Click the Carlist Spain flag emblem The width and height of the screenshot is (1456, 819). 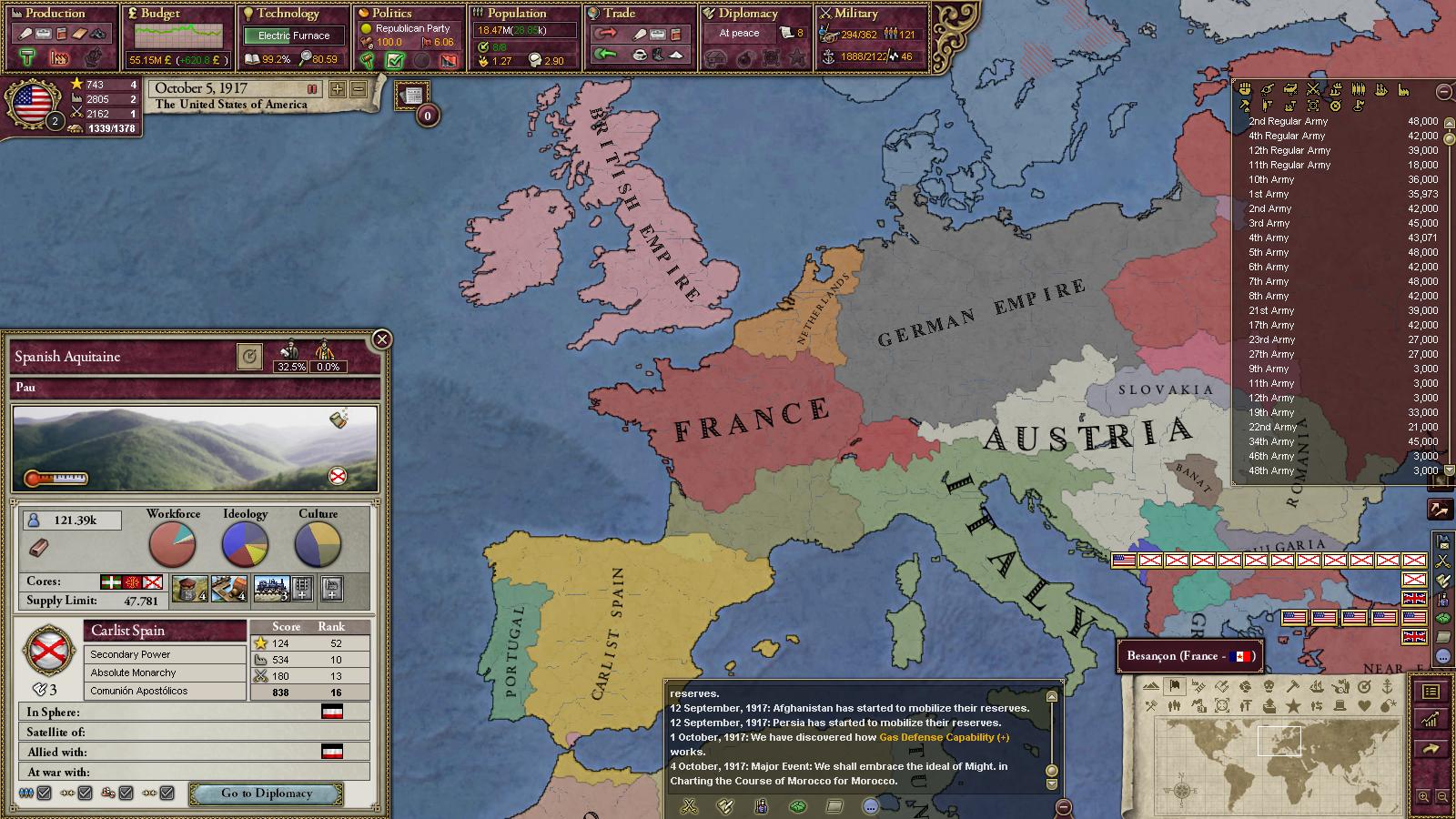pos(47,650)
